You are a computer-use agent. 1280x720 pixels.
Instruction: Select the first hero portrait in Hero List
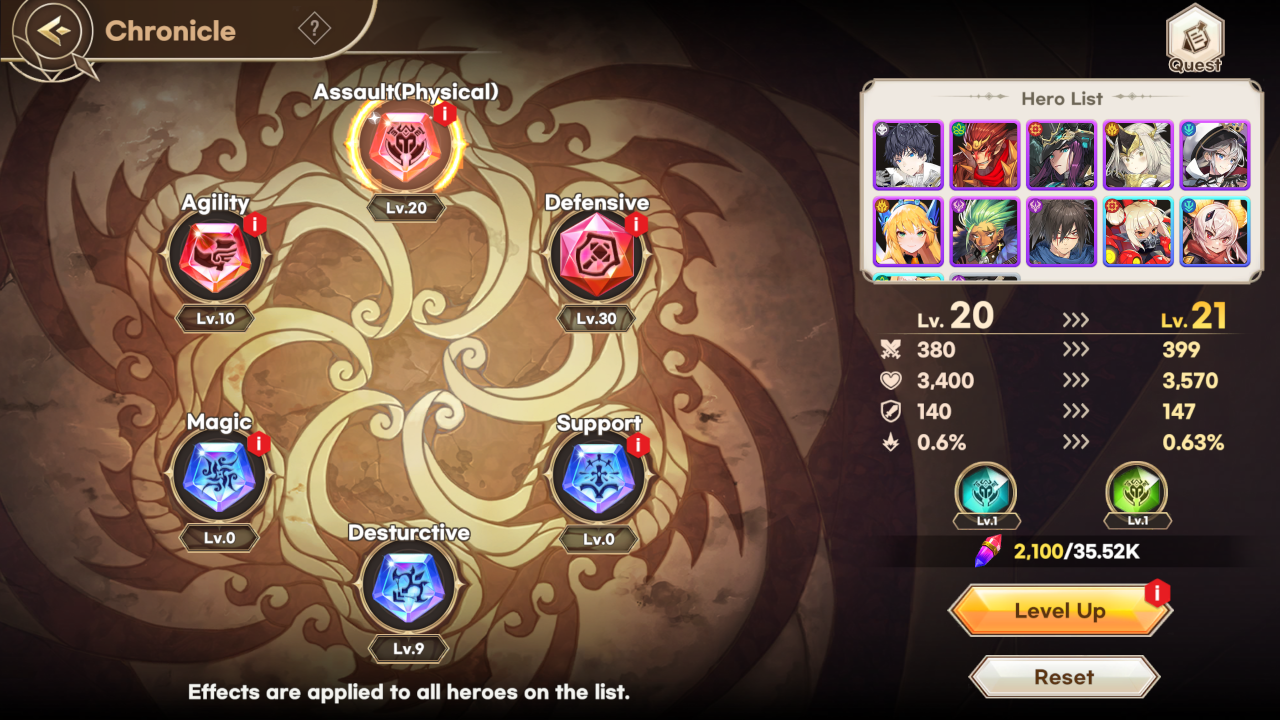(908, 155)
